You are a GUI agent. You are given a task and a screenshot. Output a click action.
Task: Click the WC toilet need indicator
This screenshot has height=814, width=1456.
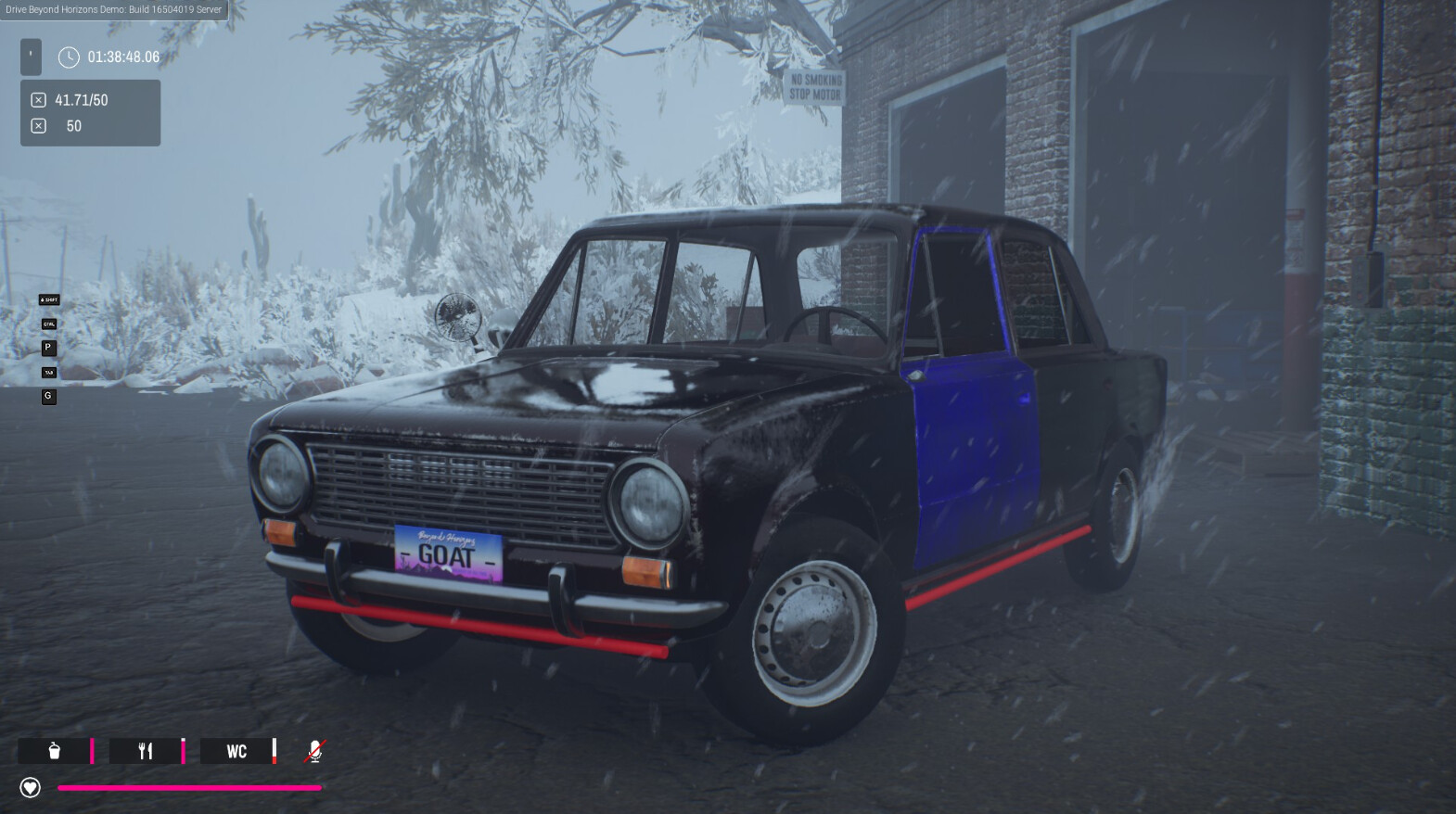pyautogui.click(x=236, y=752)
